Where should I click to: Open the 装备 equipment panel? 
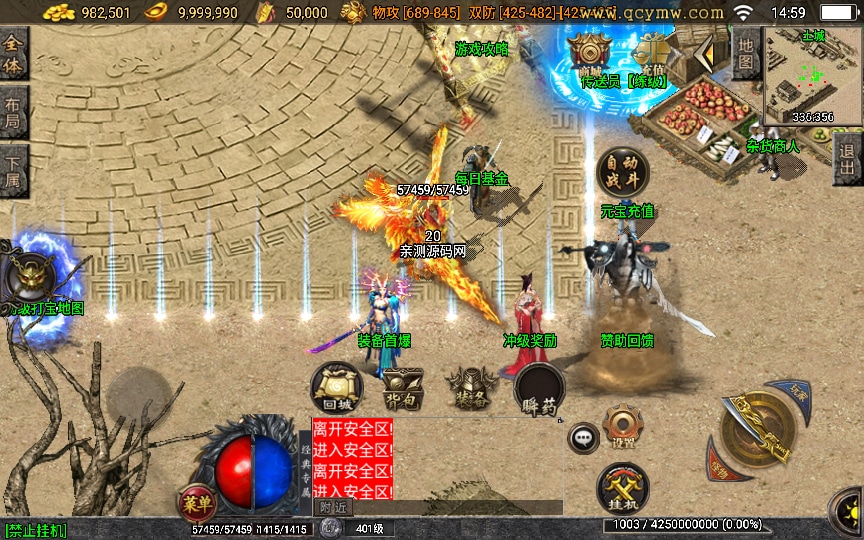coord(471,388)
